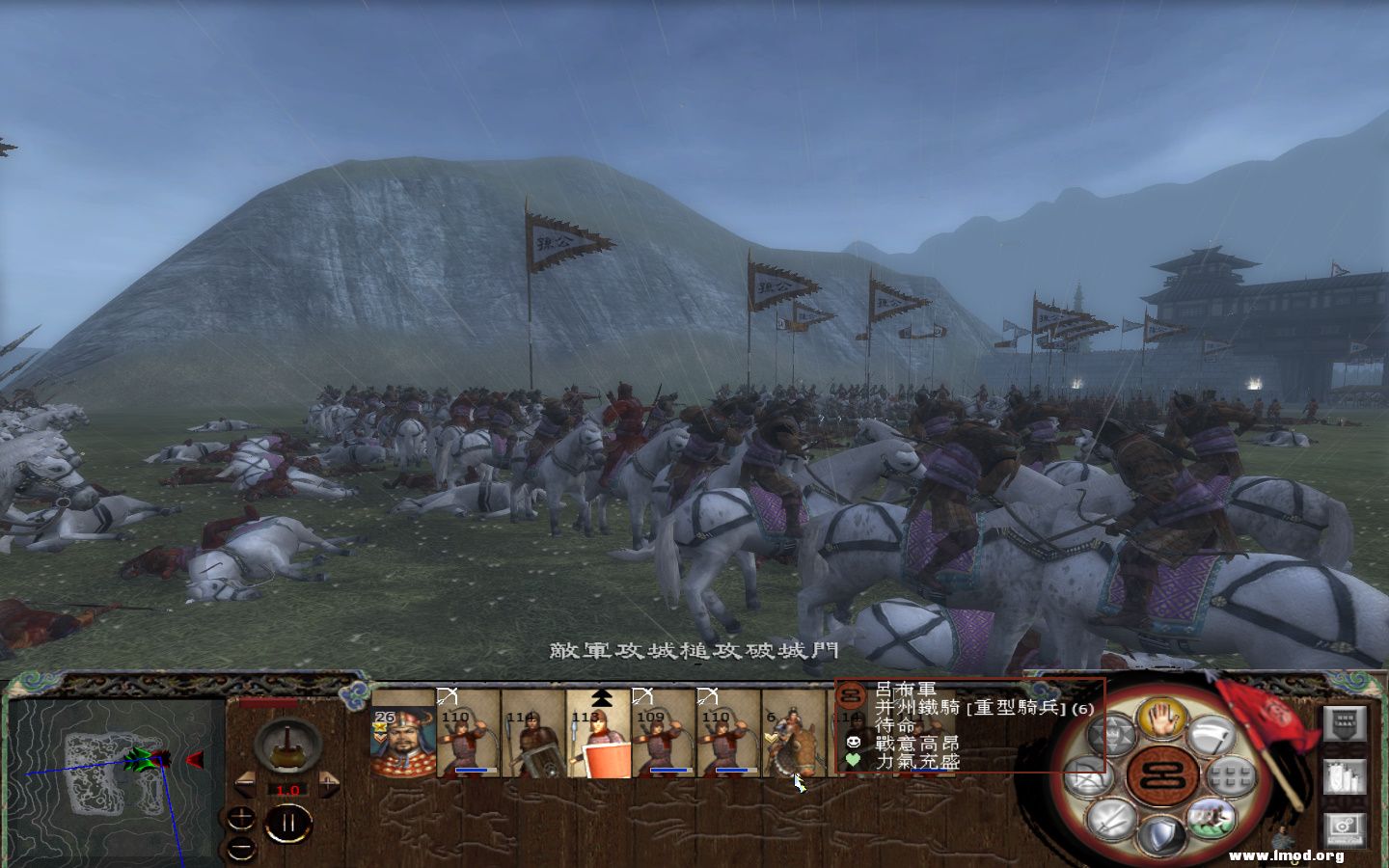Screen dimensions: 1389x868
Task: Open unit details with the shield banner button
Action: click(x=1344, y=724)
